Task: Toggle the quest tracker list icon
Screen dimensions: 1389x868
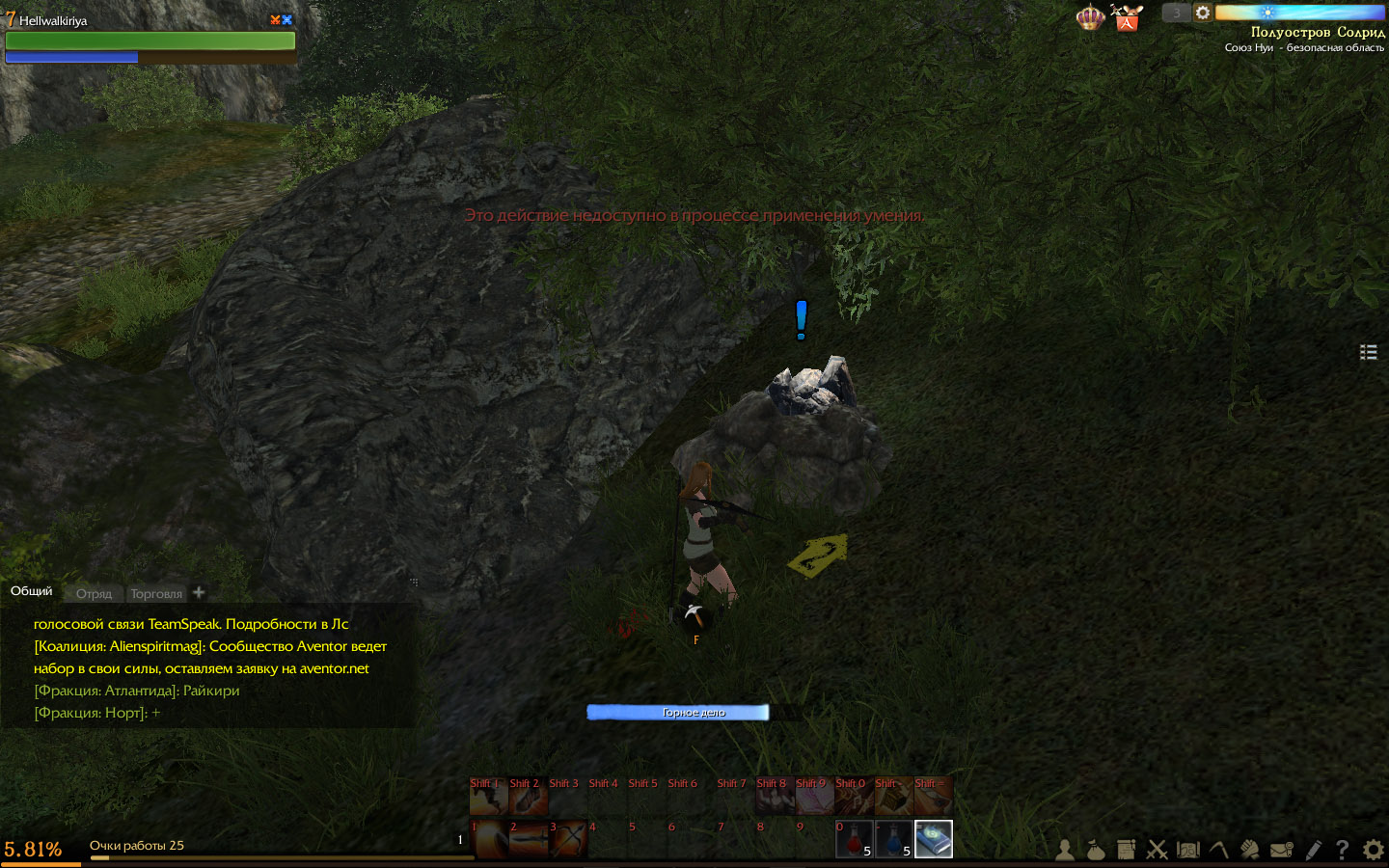Action: [x=1368, y=352]
